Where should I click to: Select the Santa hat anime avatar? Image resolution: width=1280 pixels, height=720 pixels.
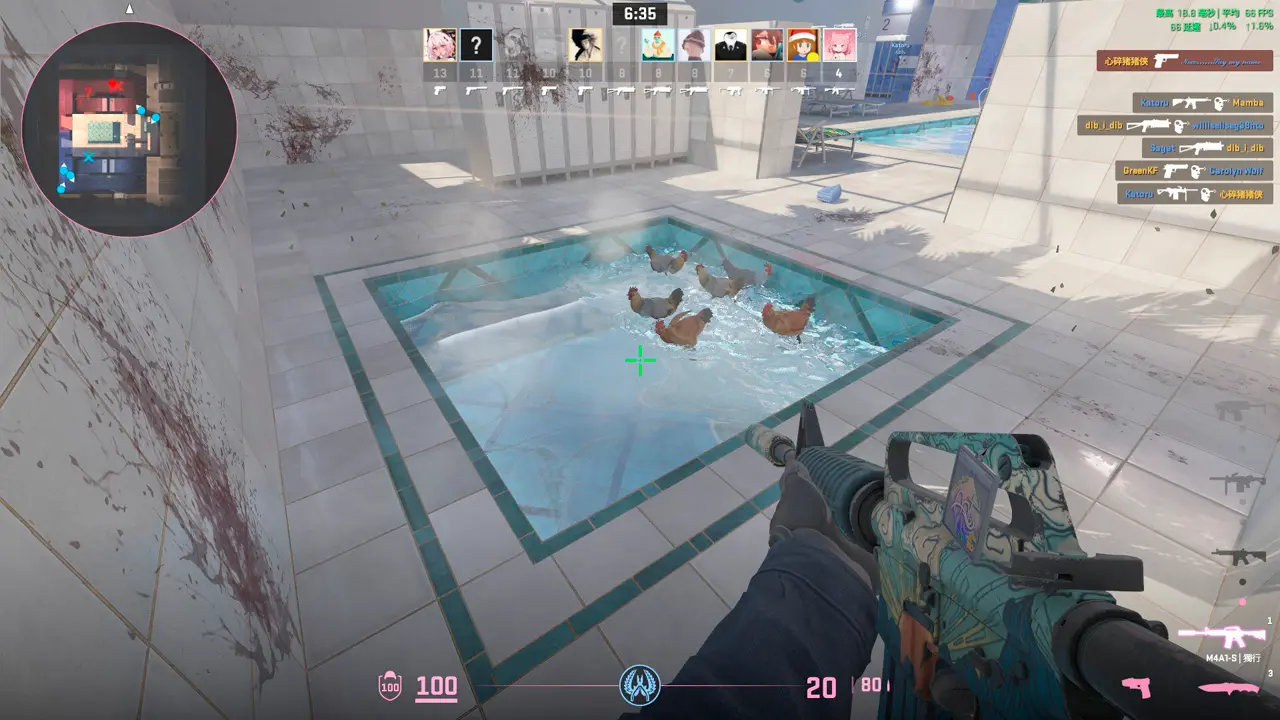(803, 45)
